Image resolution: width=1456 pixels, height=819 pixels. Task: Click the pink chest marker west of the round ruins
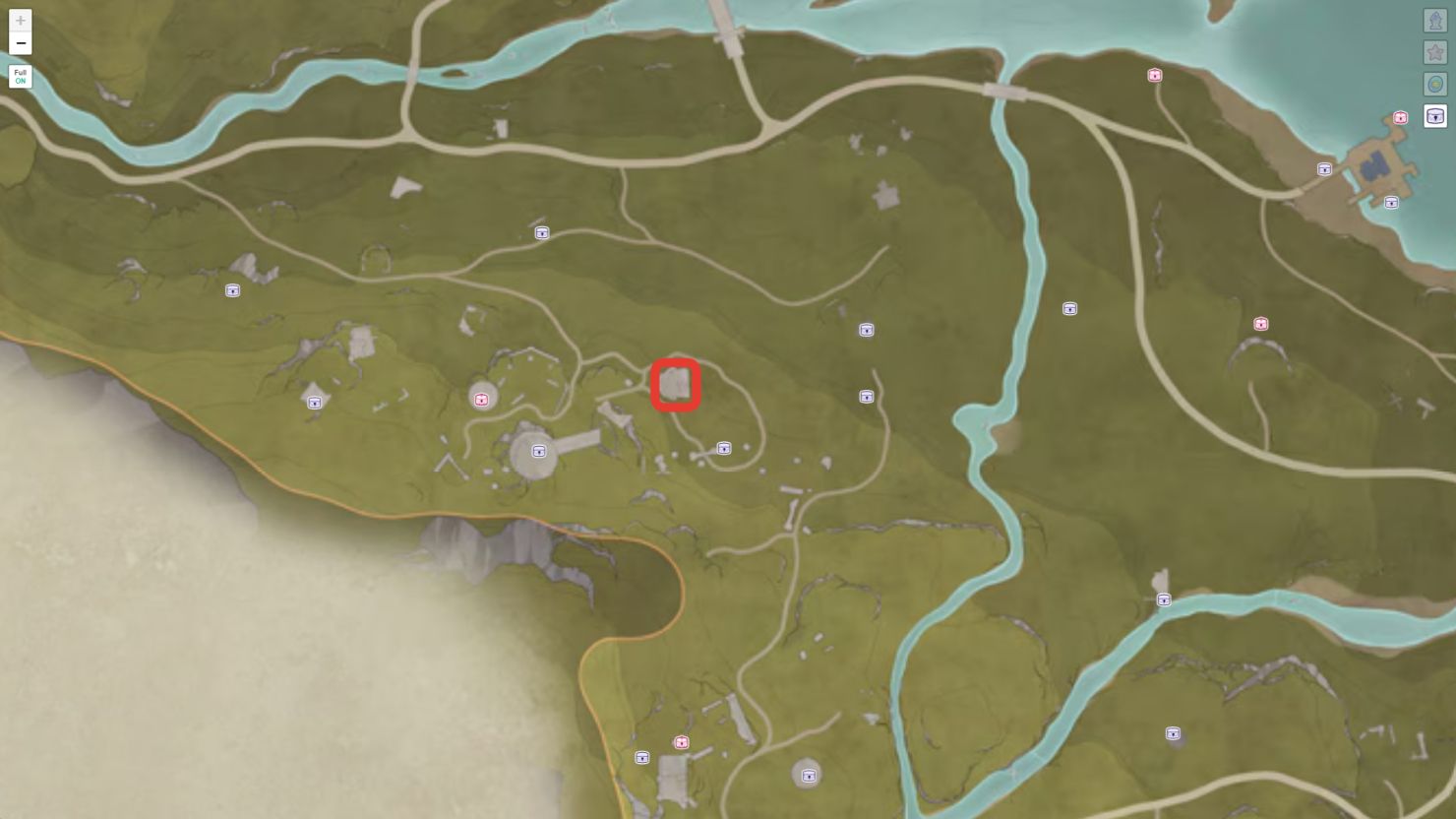pyautogui.click(x=482, y=399)
